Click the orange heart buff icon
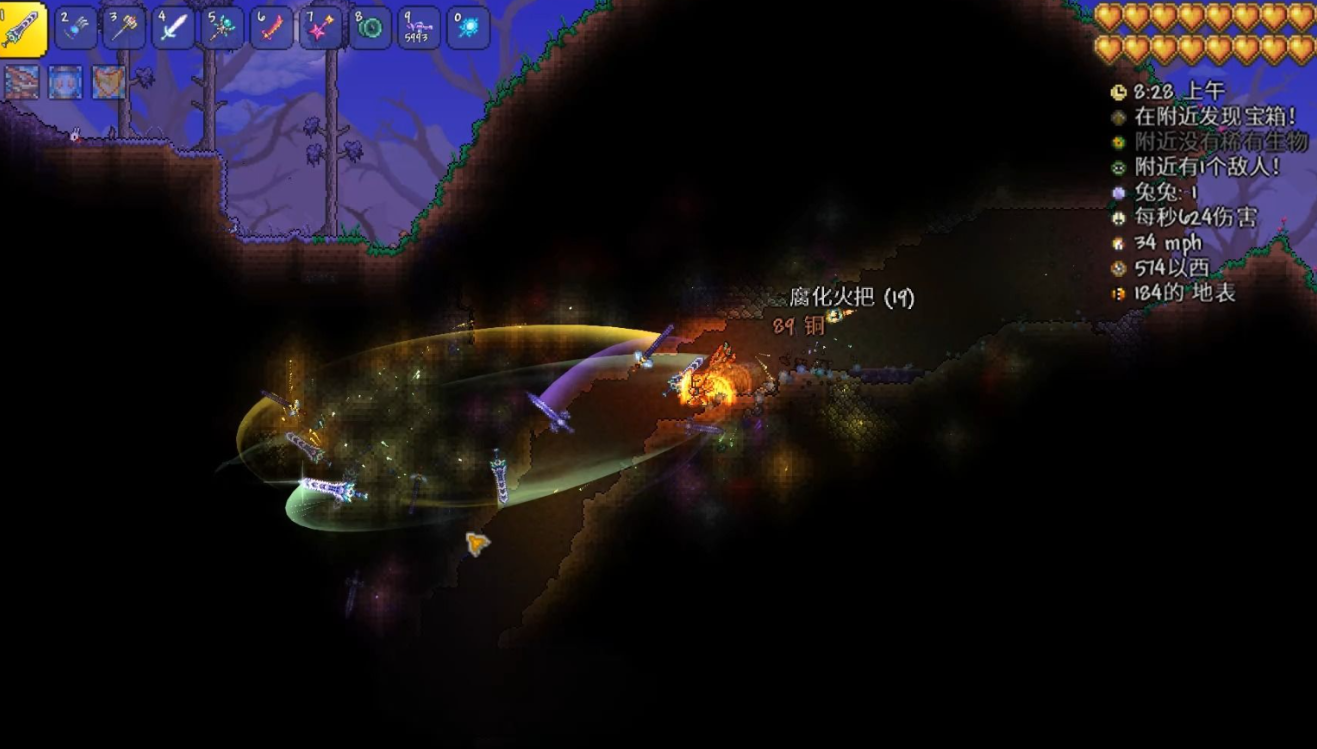 109,82
